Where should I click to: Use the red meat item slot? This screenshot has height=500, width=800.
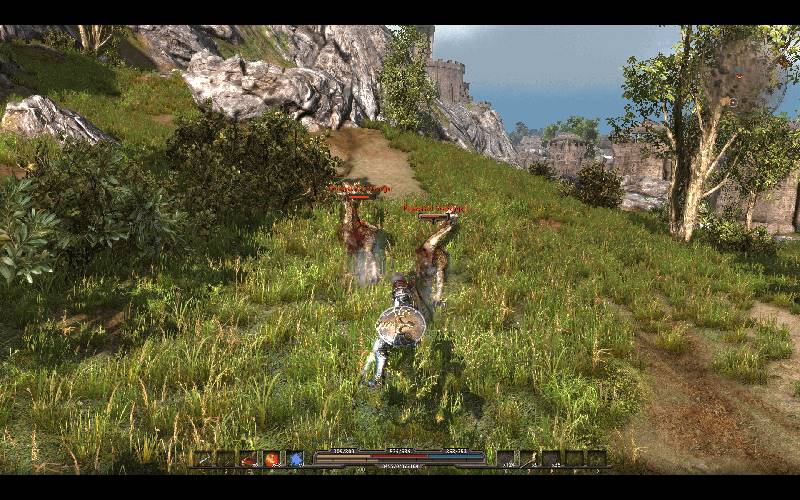click(248, 459)
